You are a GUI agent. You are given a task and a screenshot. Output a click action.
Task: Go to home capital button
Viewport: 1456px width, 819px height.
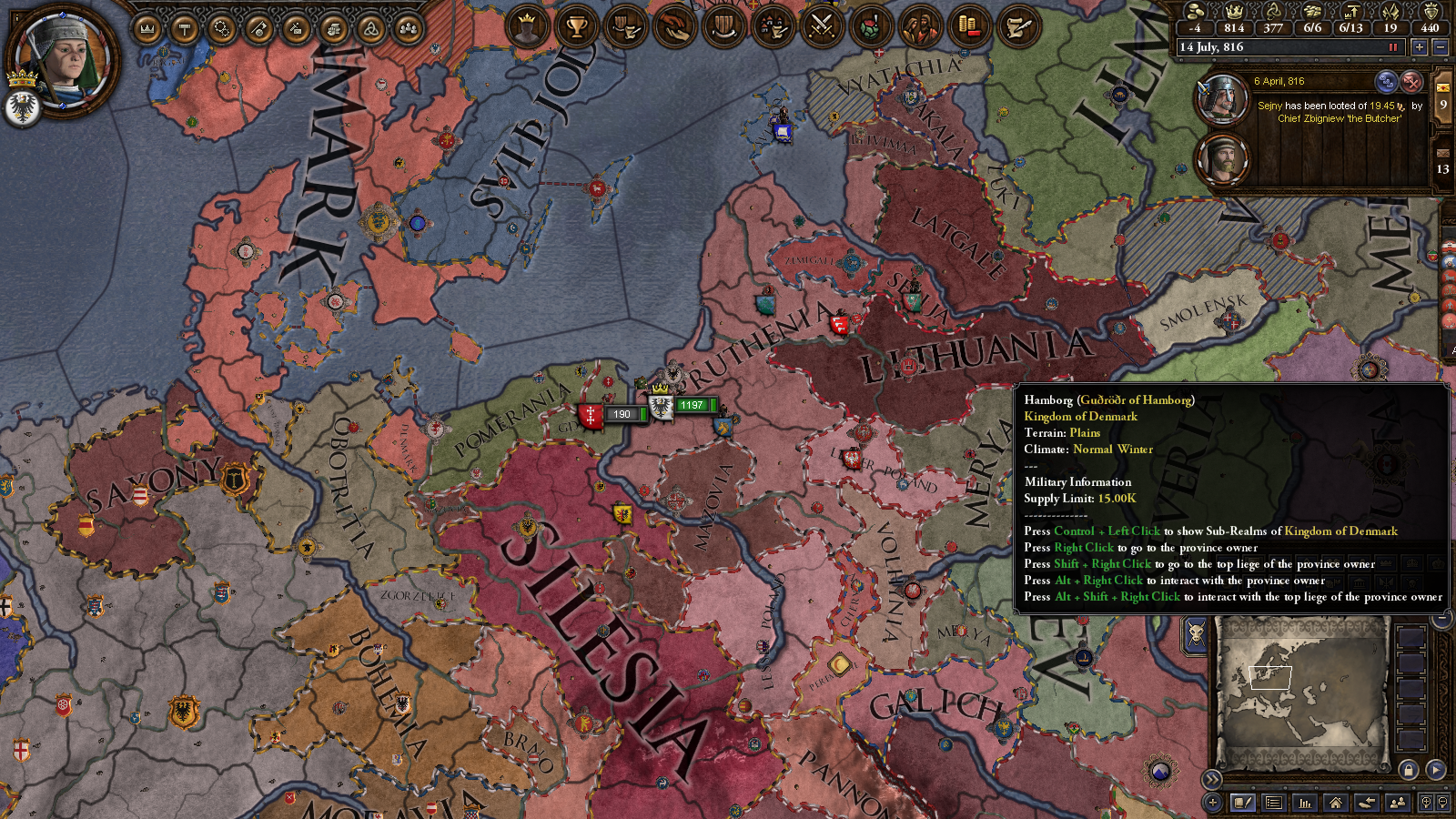(1335, 803)
